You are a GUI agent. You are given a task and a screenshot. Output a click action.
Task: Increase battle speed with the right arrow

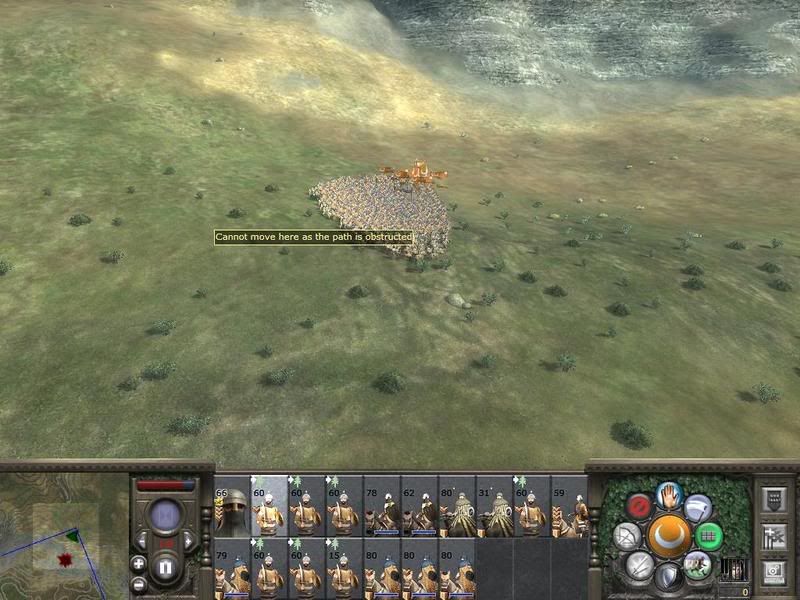pyautogui.click(x=191, y=541)
